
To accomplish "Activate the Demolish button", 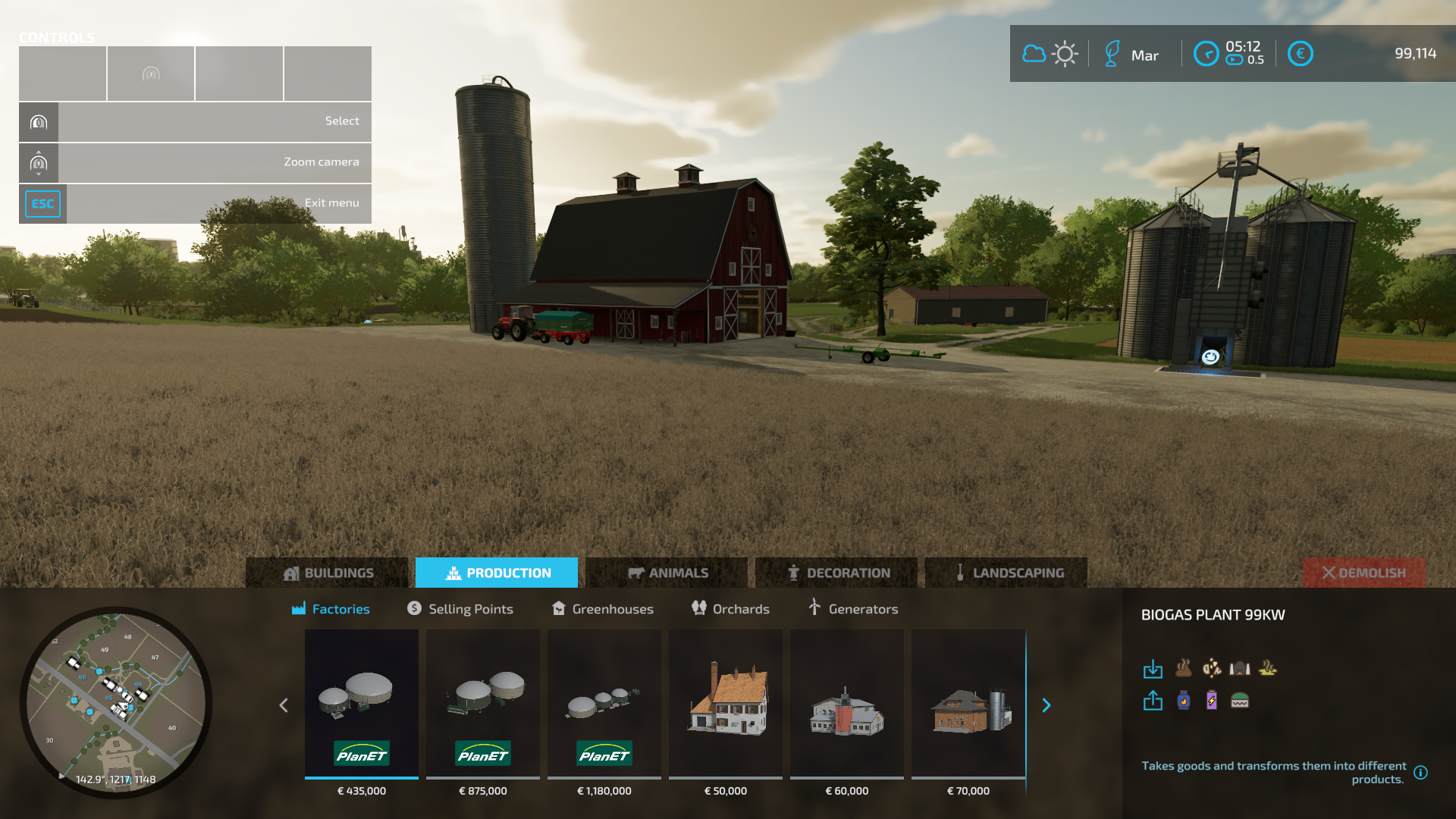I will pos(1363,573).
